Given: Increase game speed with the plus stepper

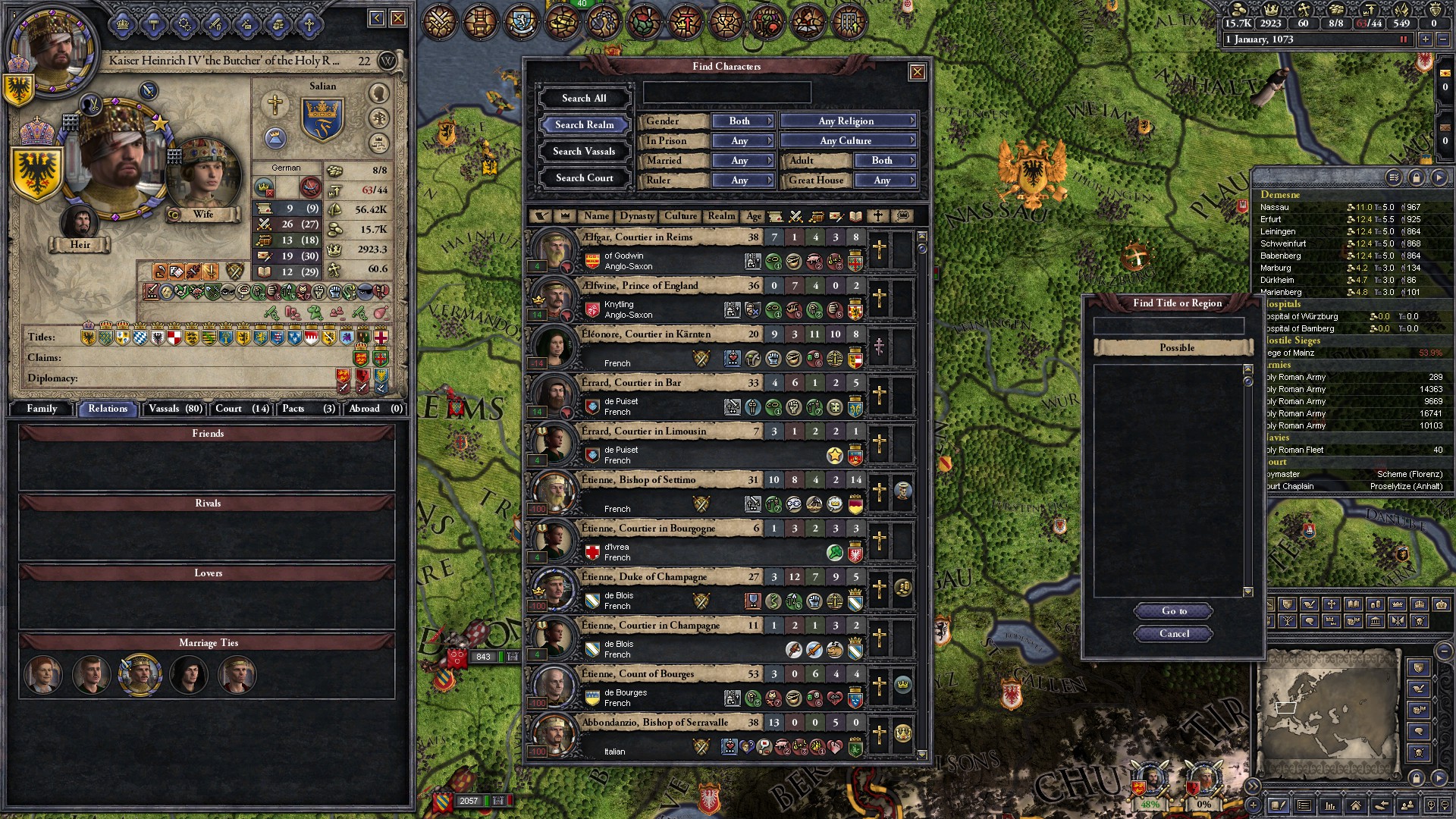Looking at the screenshot, I should 1426,39.
